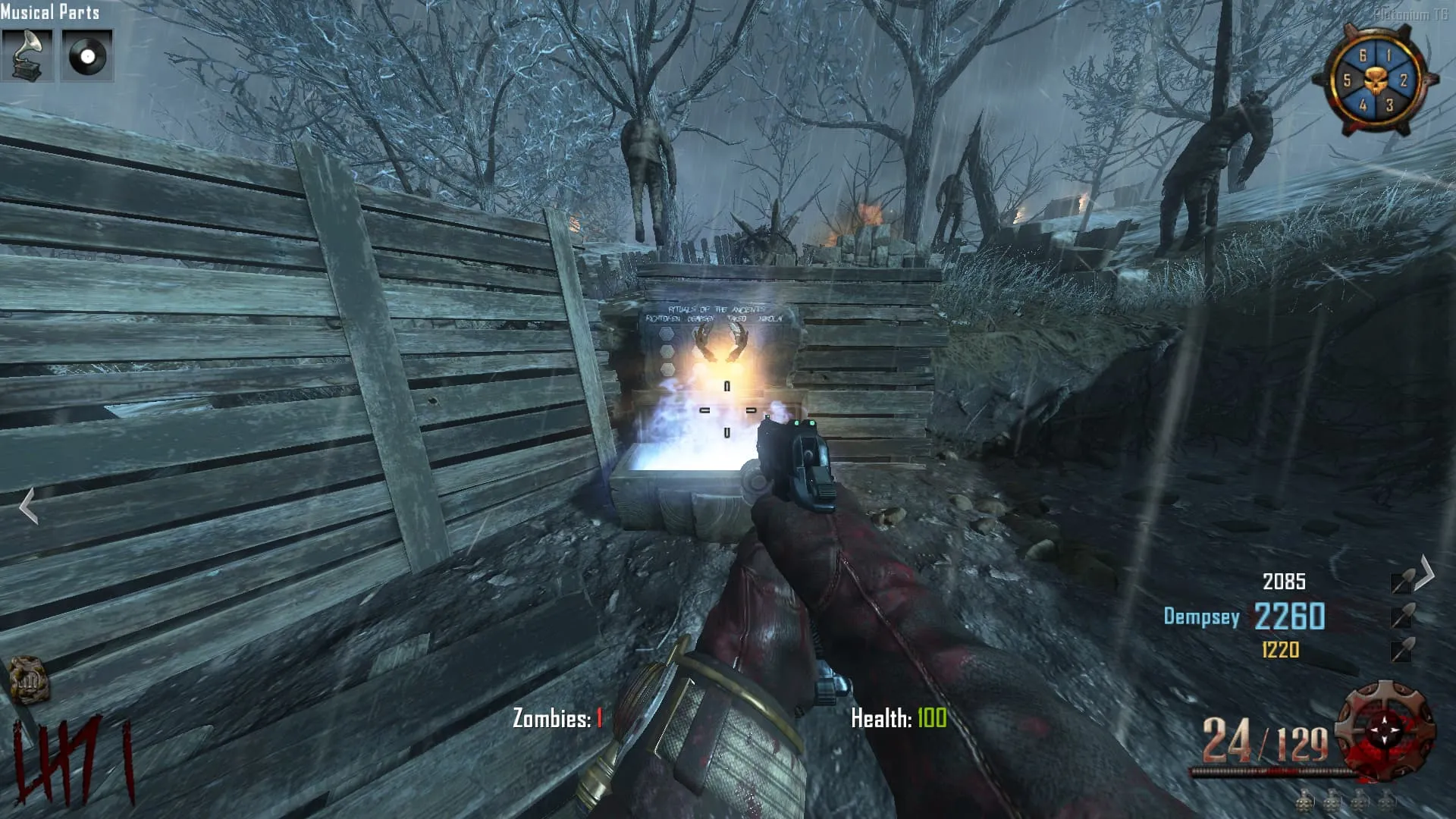The height and width of the screenshot is (819, 1456).
Task: Go to the previous image with left arrow
Action: (x=28, y=506)
